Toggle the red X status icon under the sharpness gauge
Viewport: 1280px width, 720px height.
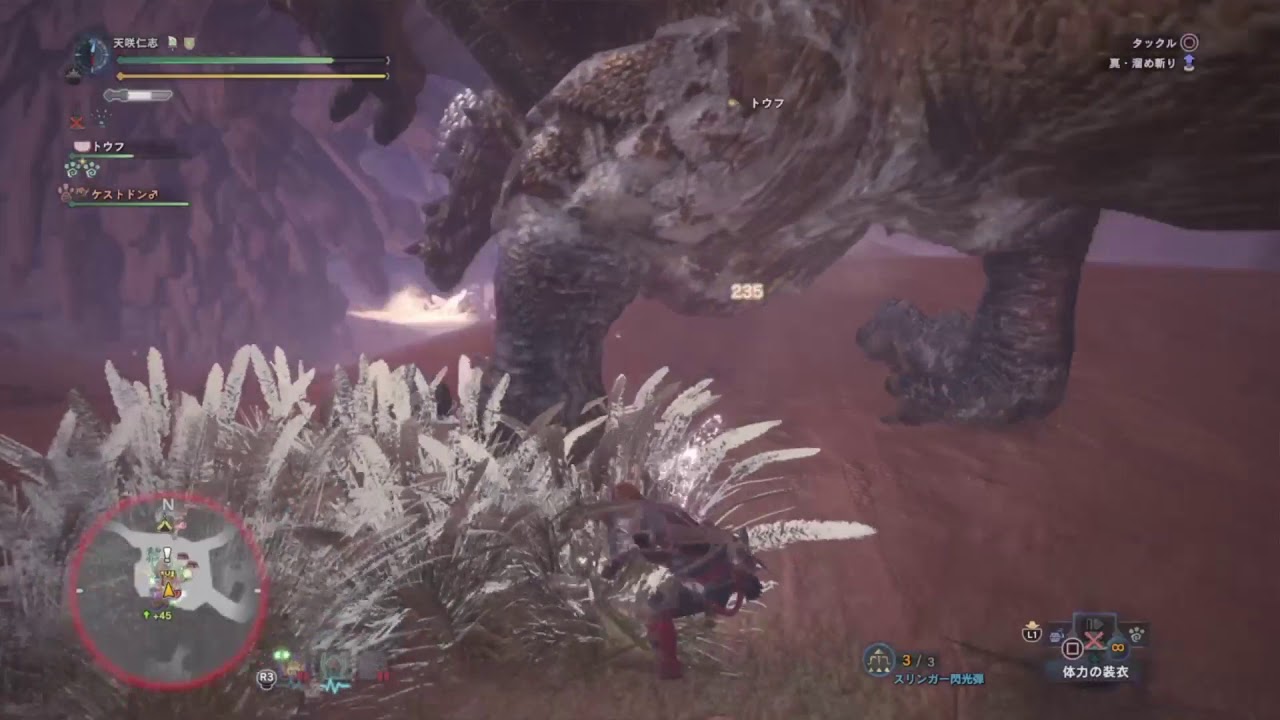[76, 122]
